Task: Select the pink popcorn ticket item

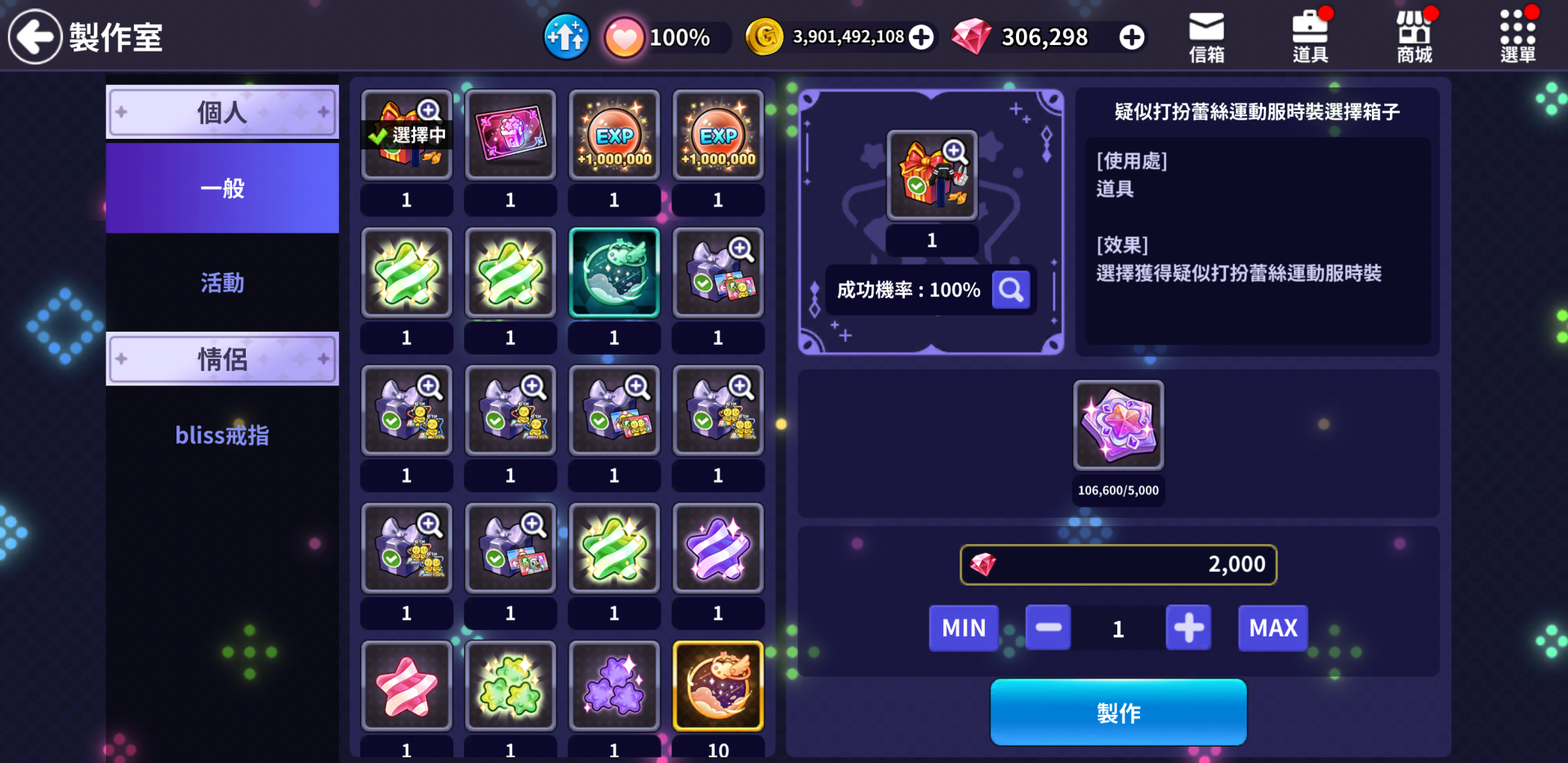Action: 510,135
